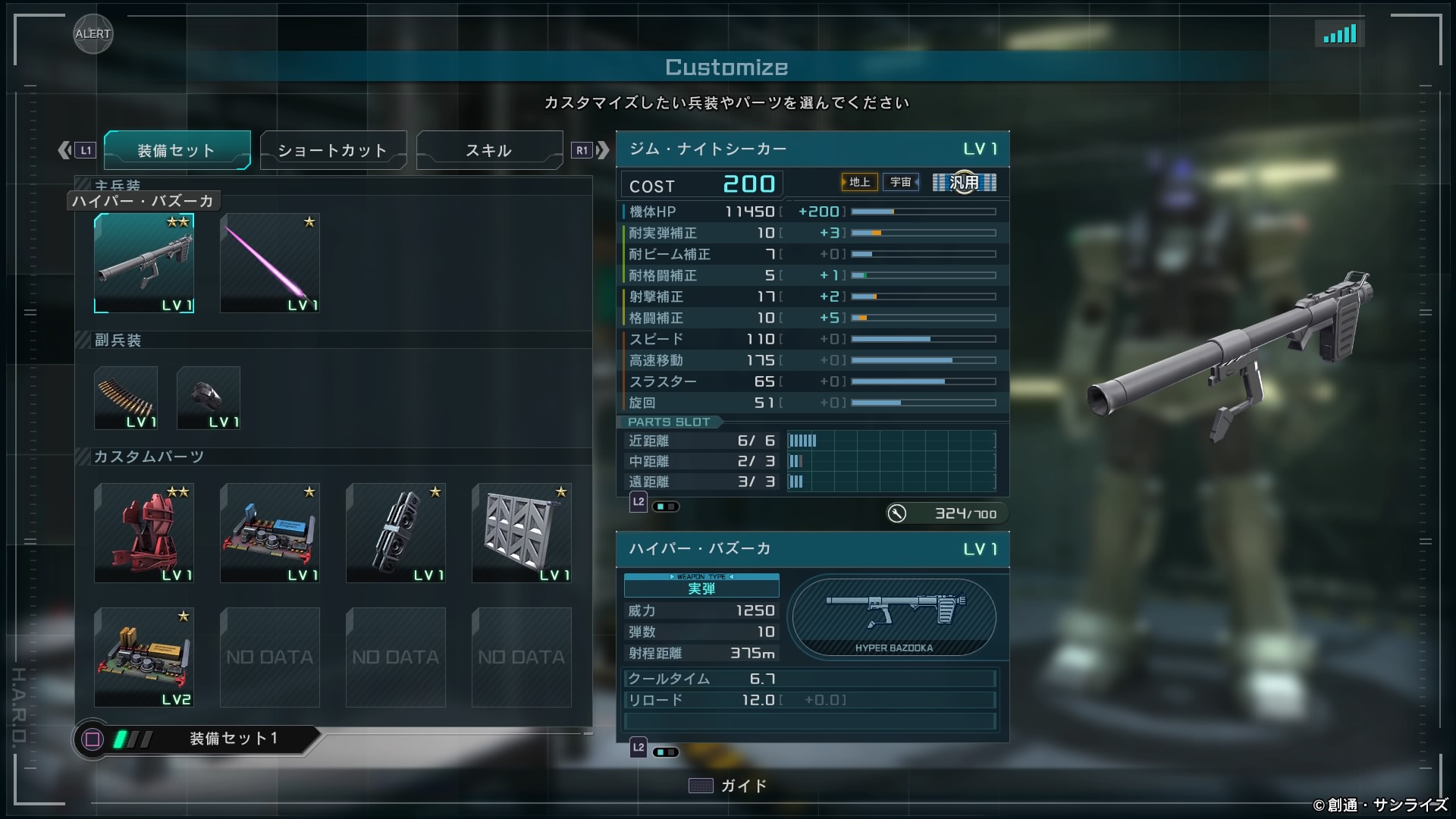Open the ショートカット tab
1456x819 pixels.
tap(333, 150)
